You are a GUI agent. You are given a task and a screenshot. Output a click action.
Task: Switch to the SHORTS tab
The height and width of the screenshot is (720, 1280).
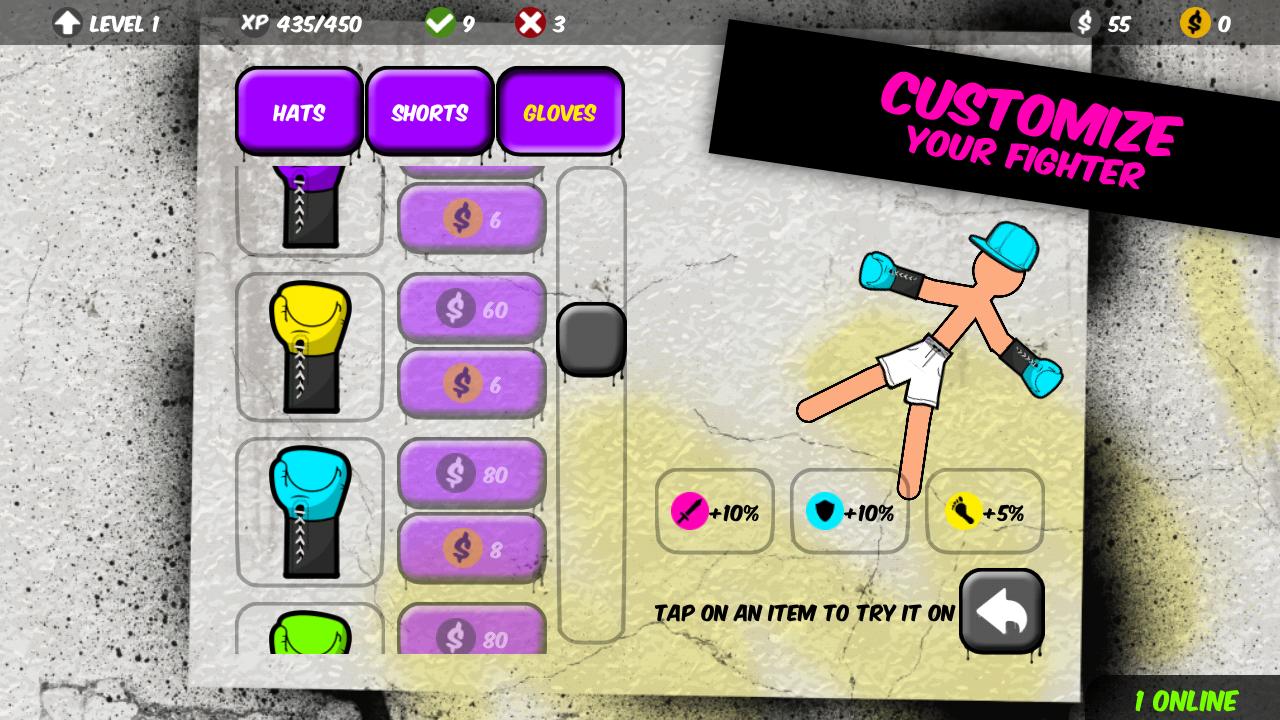[x=429, y=112]
